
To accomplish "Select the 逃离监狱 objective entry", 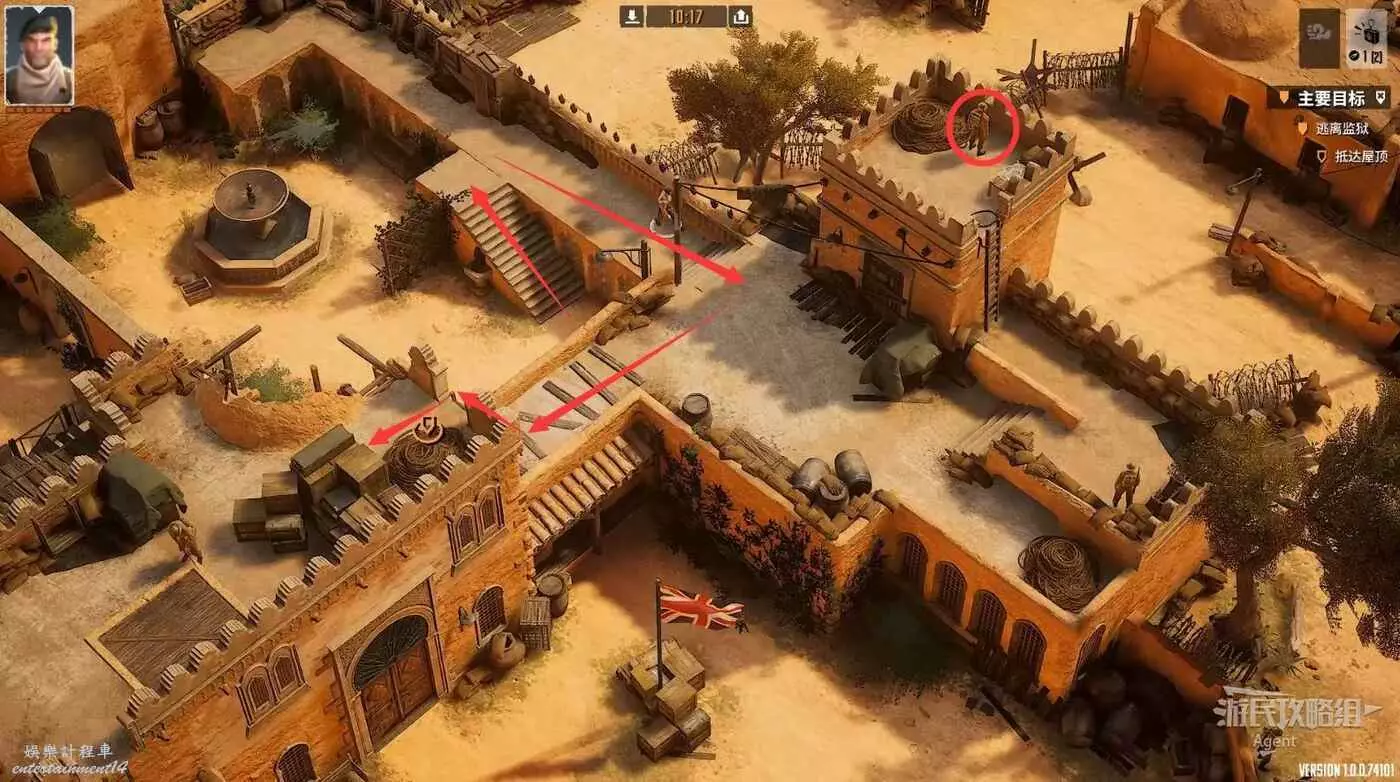I will [1343, 129].
